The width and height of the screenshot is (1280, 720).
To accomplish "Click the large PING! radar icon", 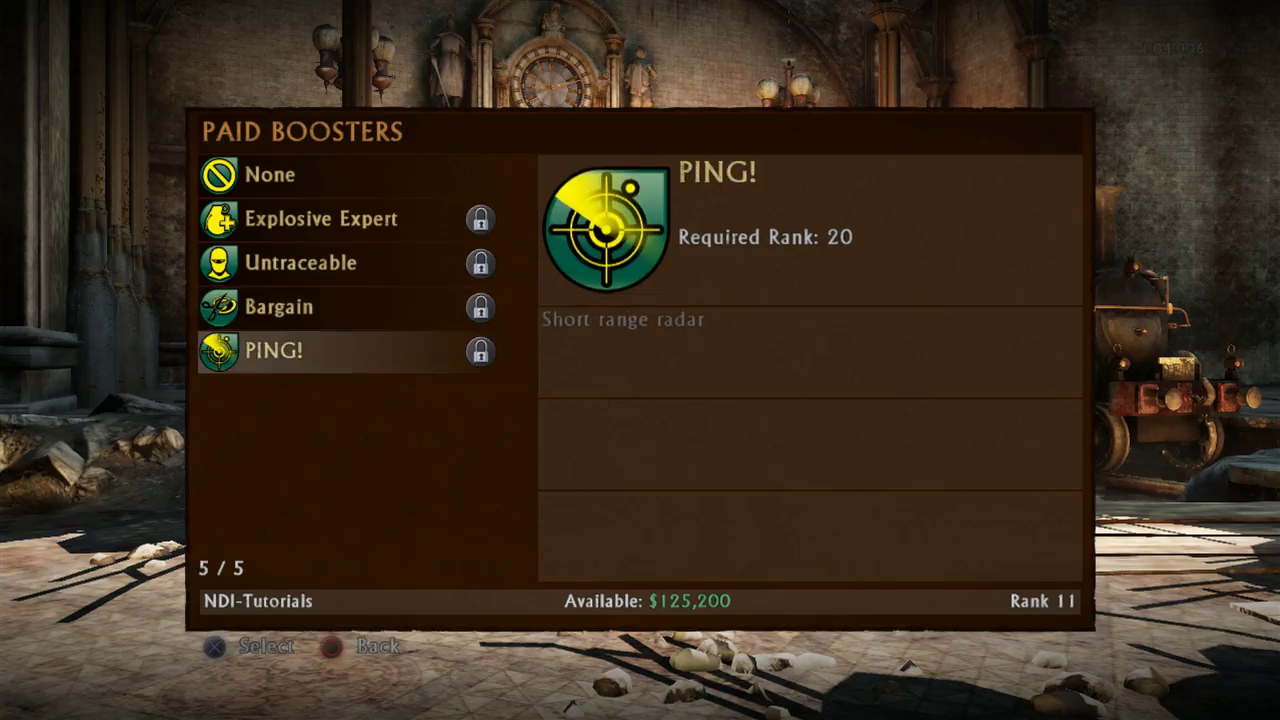I will coord(606,230).
